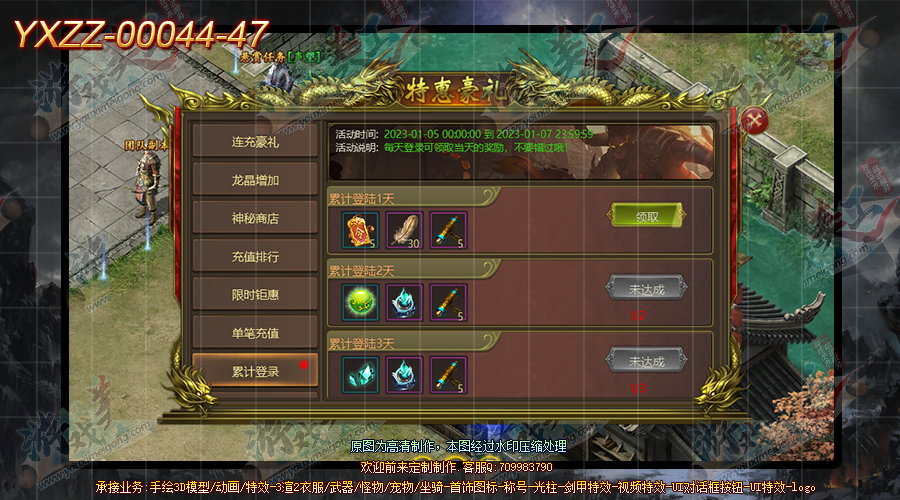Select the 神秘商店 mystery shop tab
This screenshot has height=500, width=900.
tap(255, 218)
